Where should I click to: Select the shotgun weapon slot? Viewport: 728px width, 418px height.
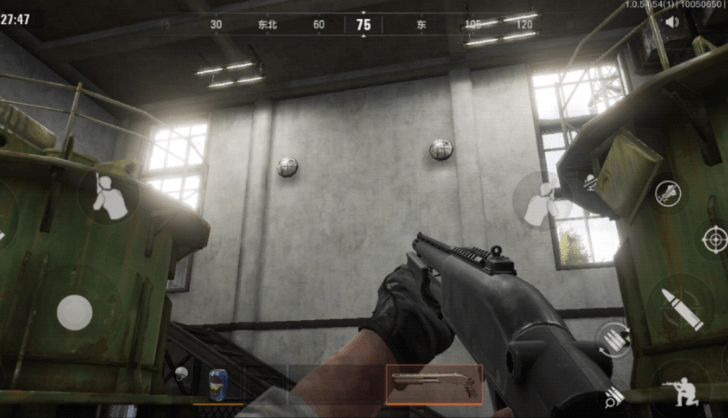(433, 384)
